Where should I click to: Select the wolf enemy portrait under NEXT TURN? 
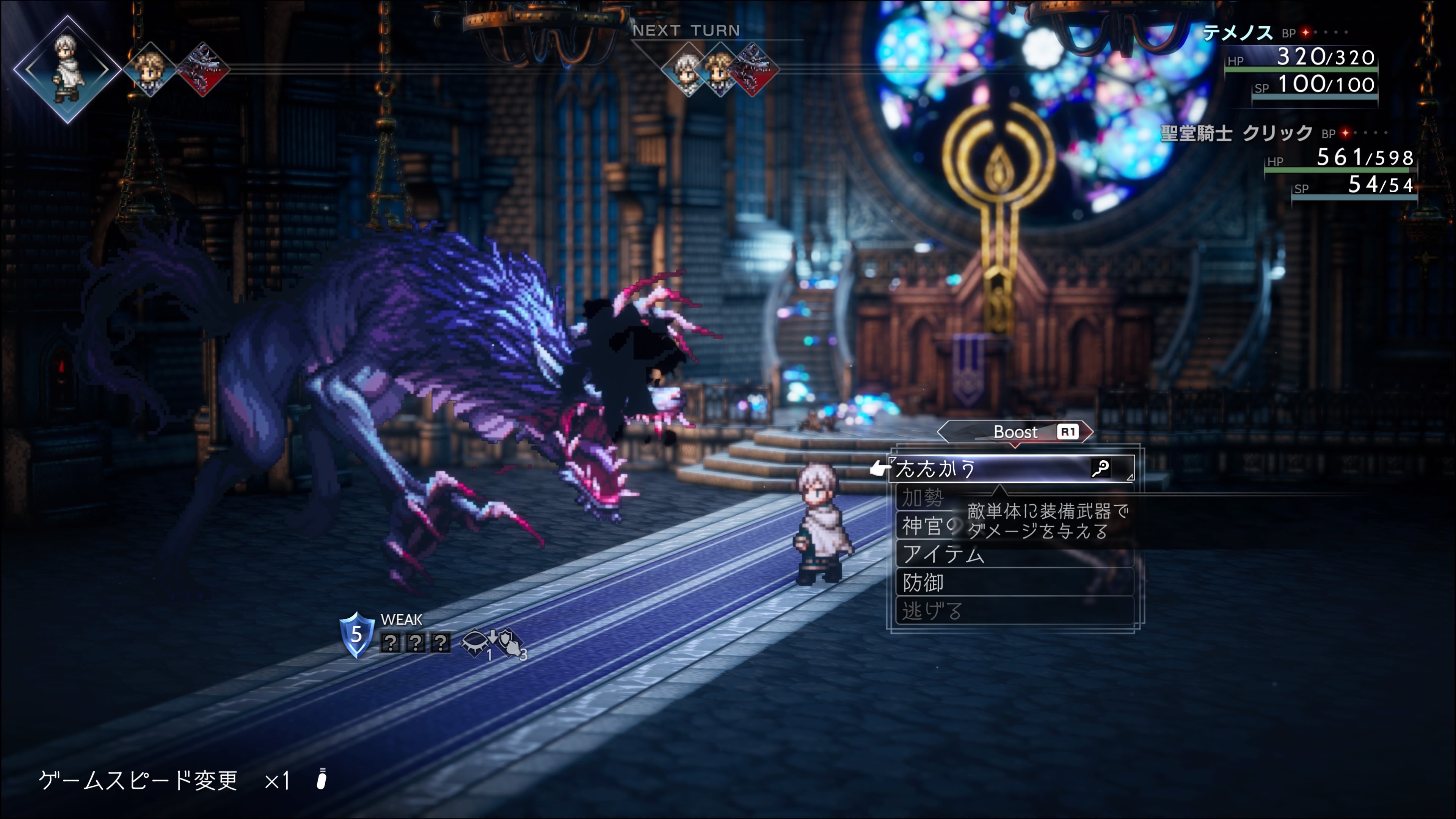753,69
